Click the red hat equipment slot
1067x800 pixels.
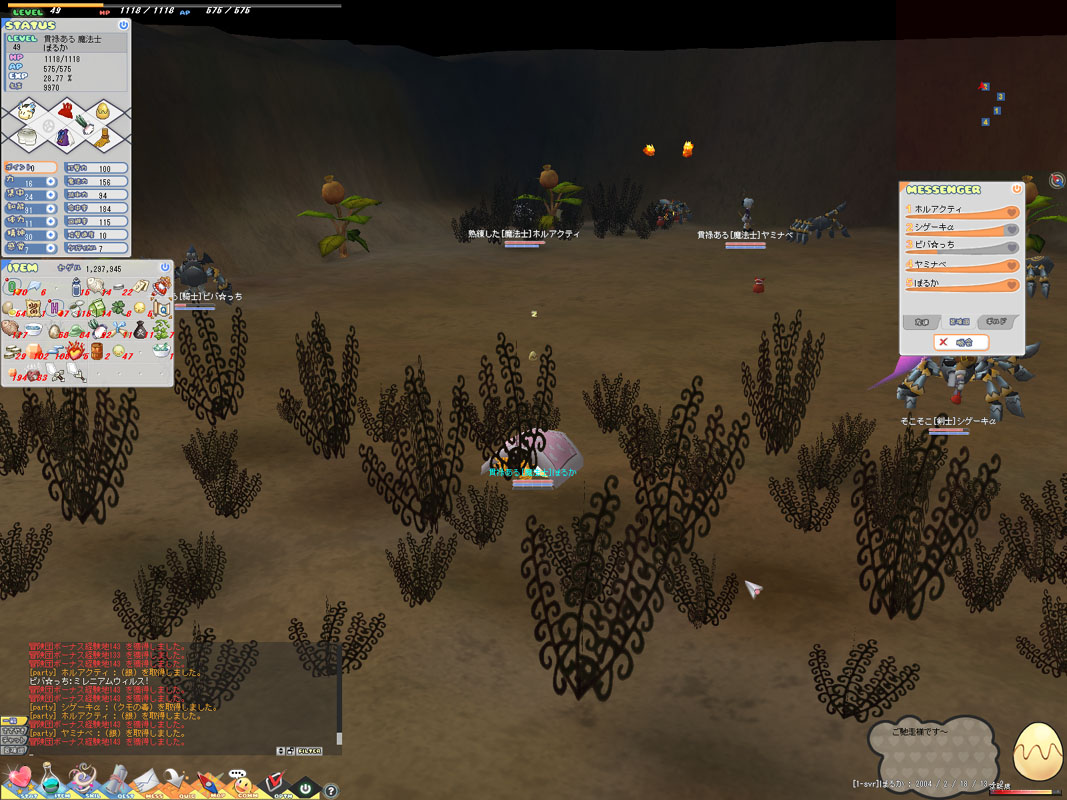[66, 110]
